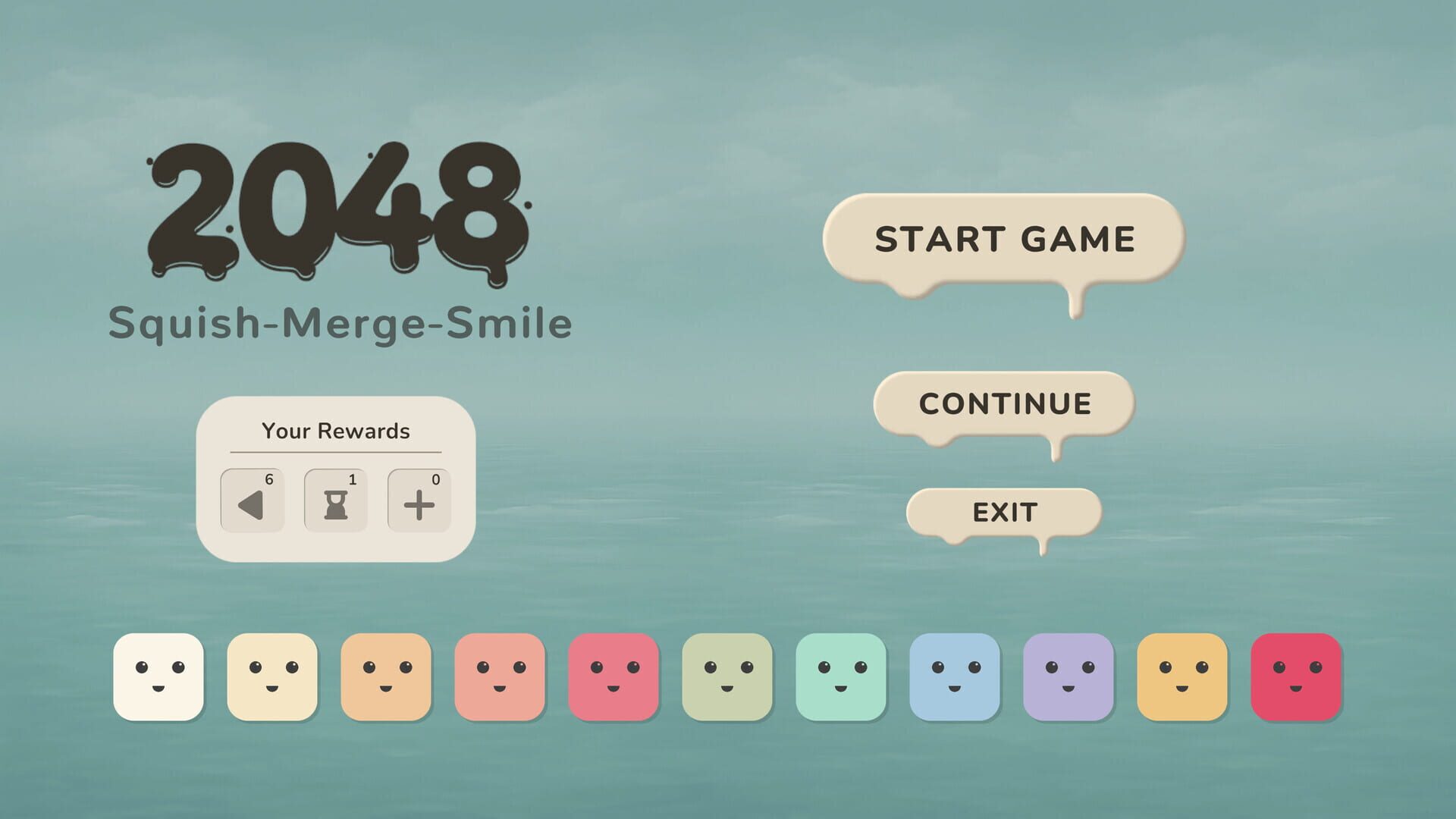Click the undo arrow reward icon
The image size is (1456, 819).
click(252, 500)
